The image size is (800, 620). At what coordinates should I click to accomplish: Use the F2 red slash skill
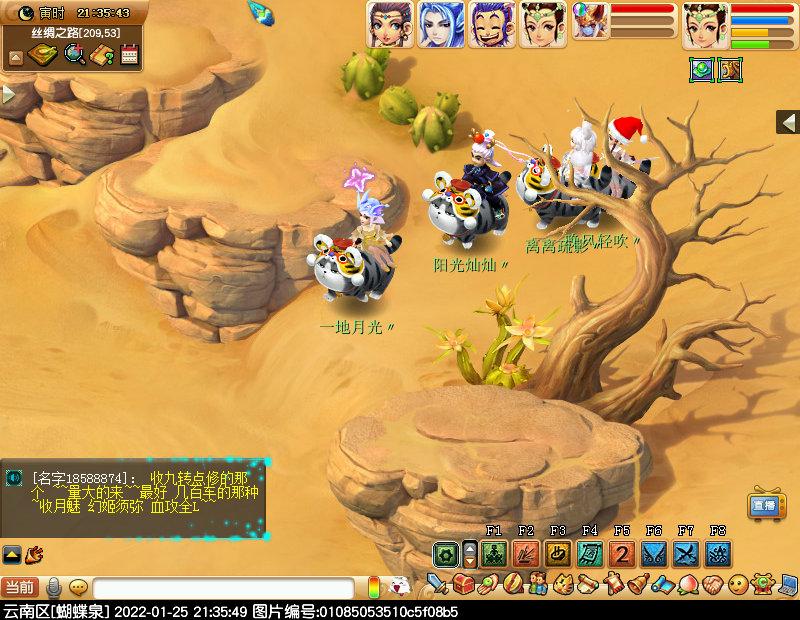pos(526,553)
